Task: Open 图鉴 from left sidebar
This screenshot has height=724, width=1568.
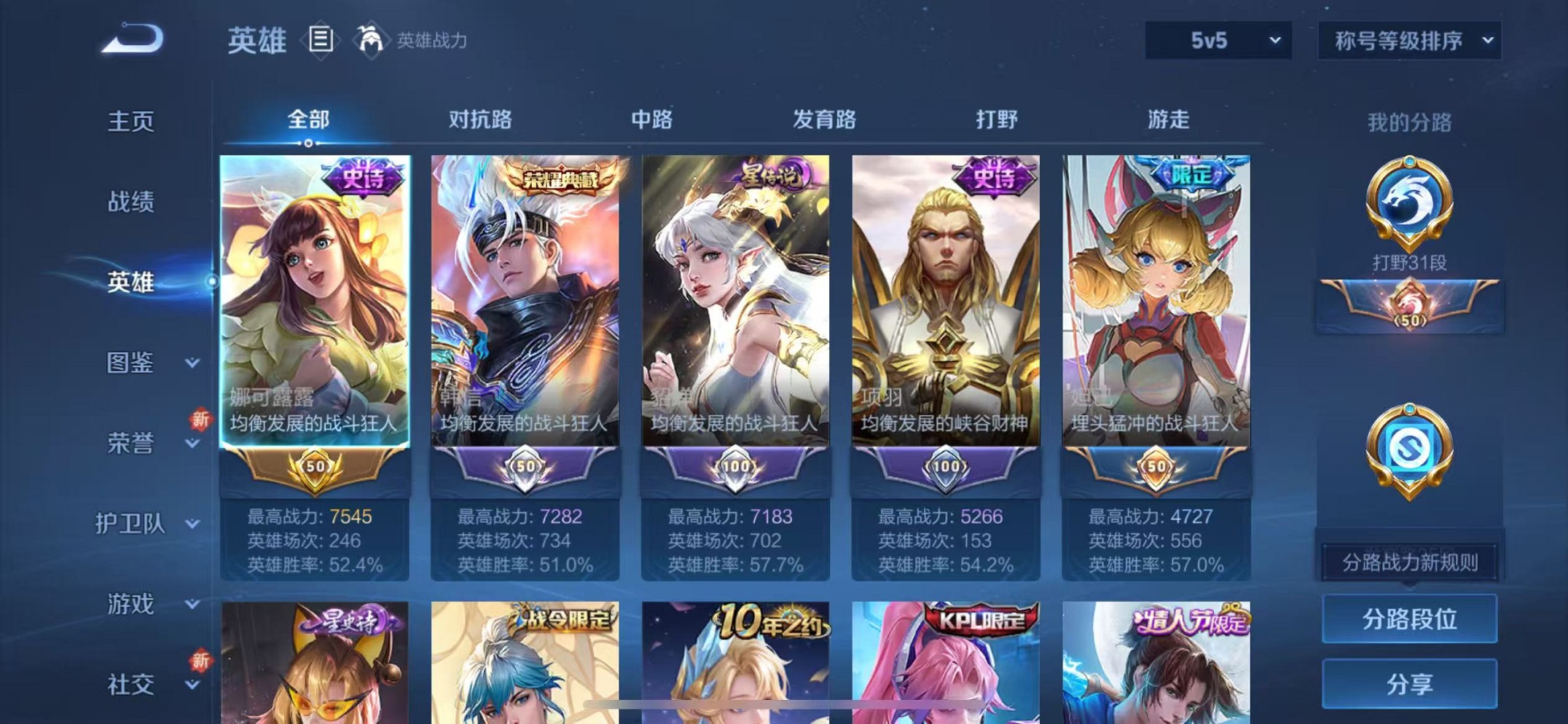Action: (131, 363)
